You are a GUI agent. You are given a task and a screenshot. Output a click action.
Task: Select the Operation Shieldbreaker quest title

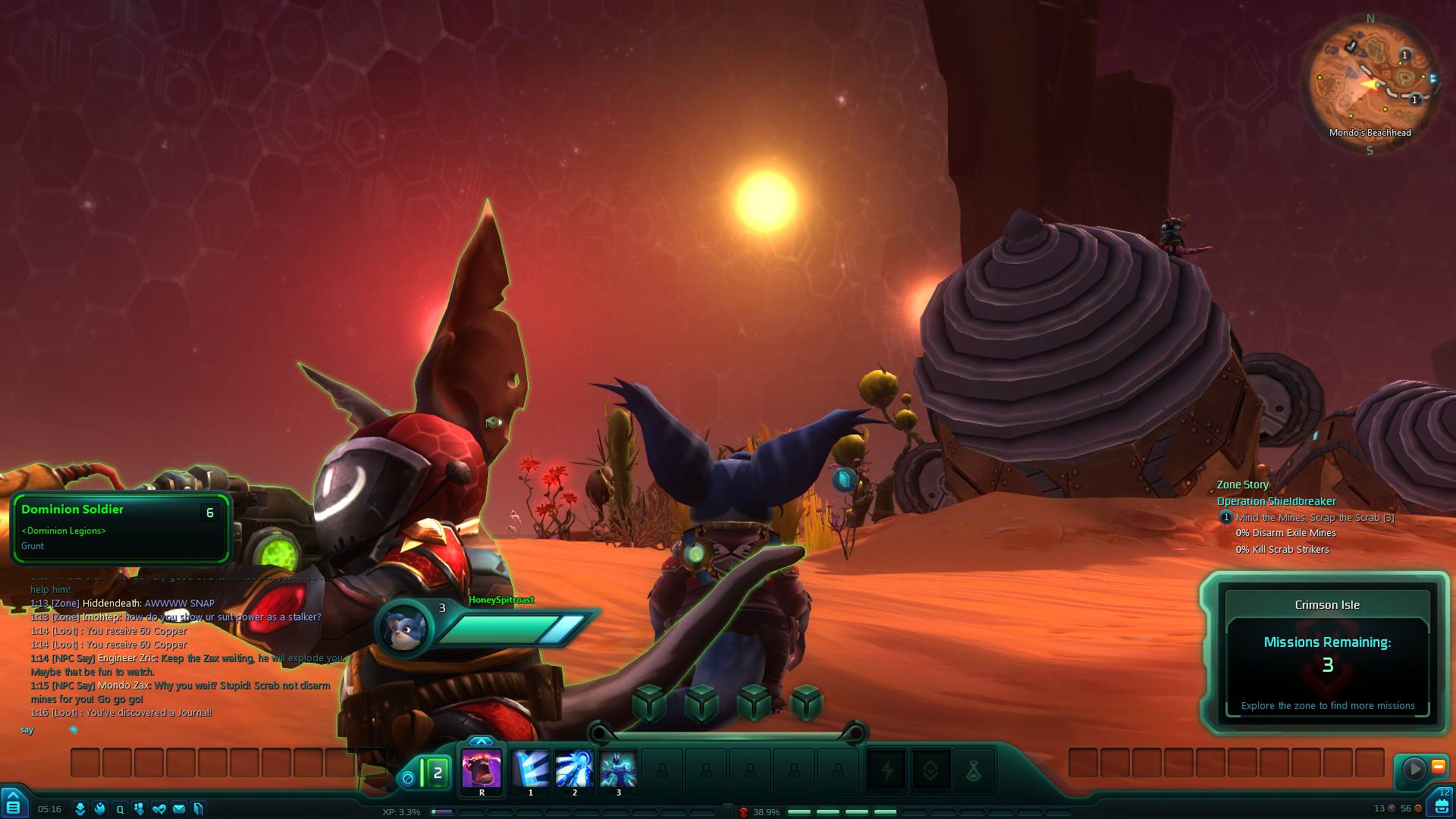(1276, 501)
